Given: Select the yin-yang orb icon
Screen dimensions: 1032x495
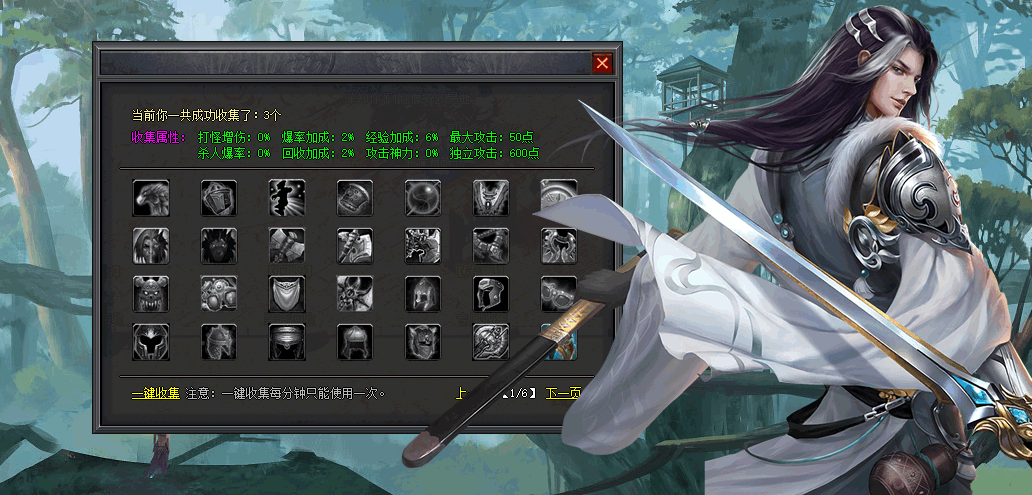Looking at the screenshot, I should [x=423, y=198].
